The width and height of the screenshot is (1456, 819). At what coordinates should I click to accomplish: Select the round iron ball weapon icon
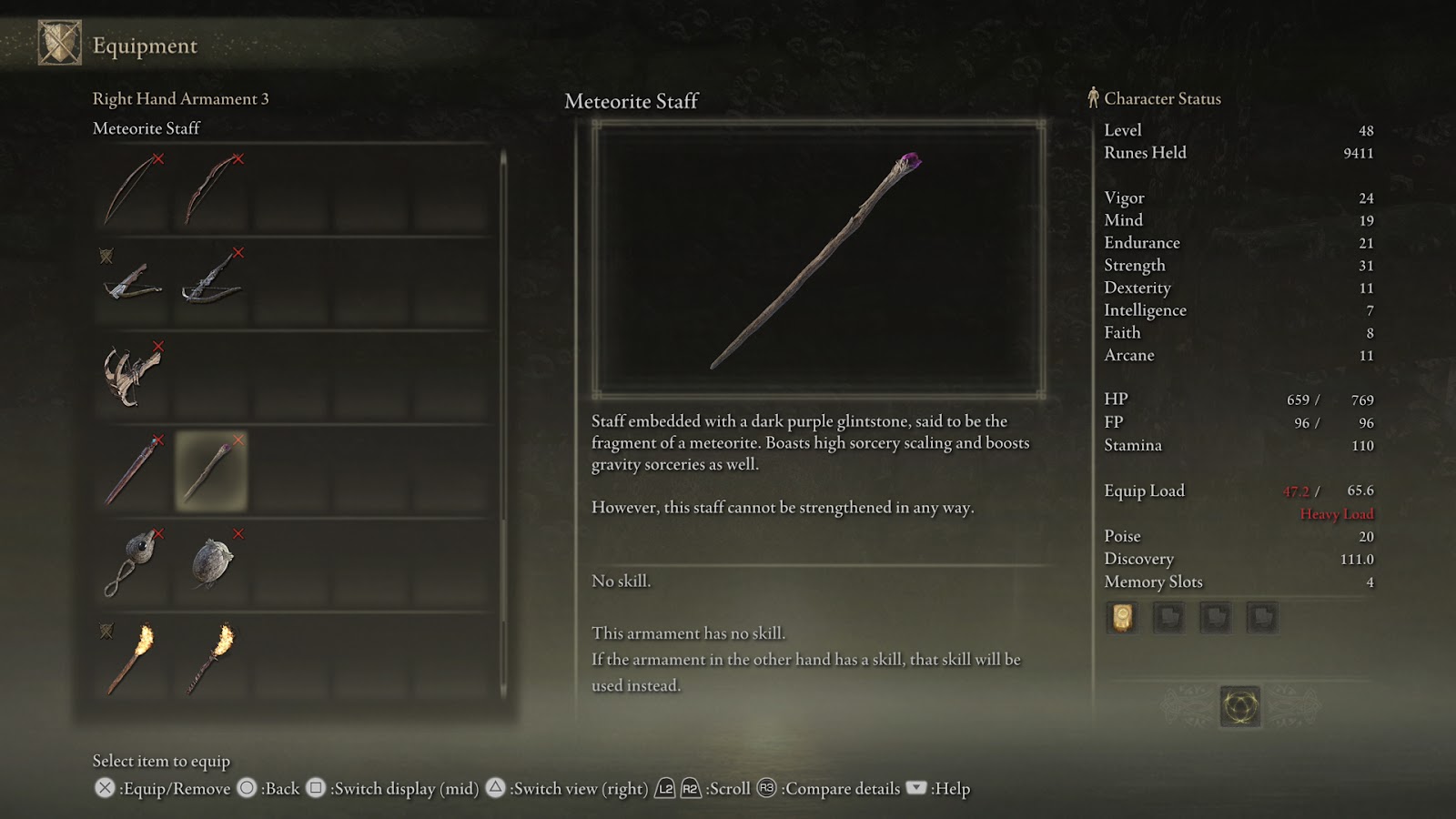(210, 561)
